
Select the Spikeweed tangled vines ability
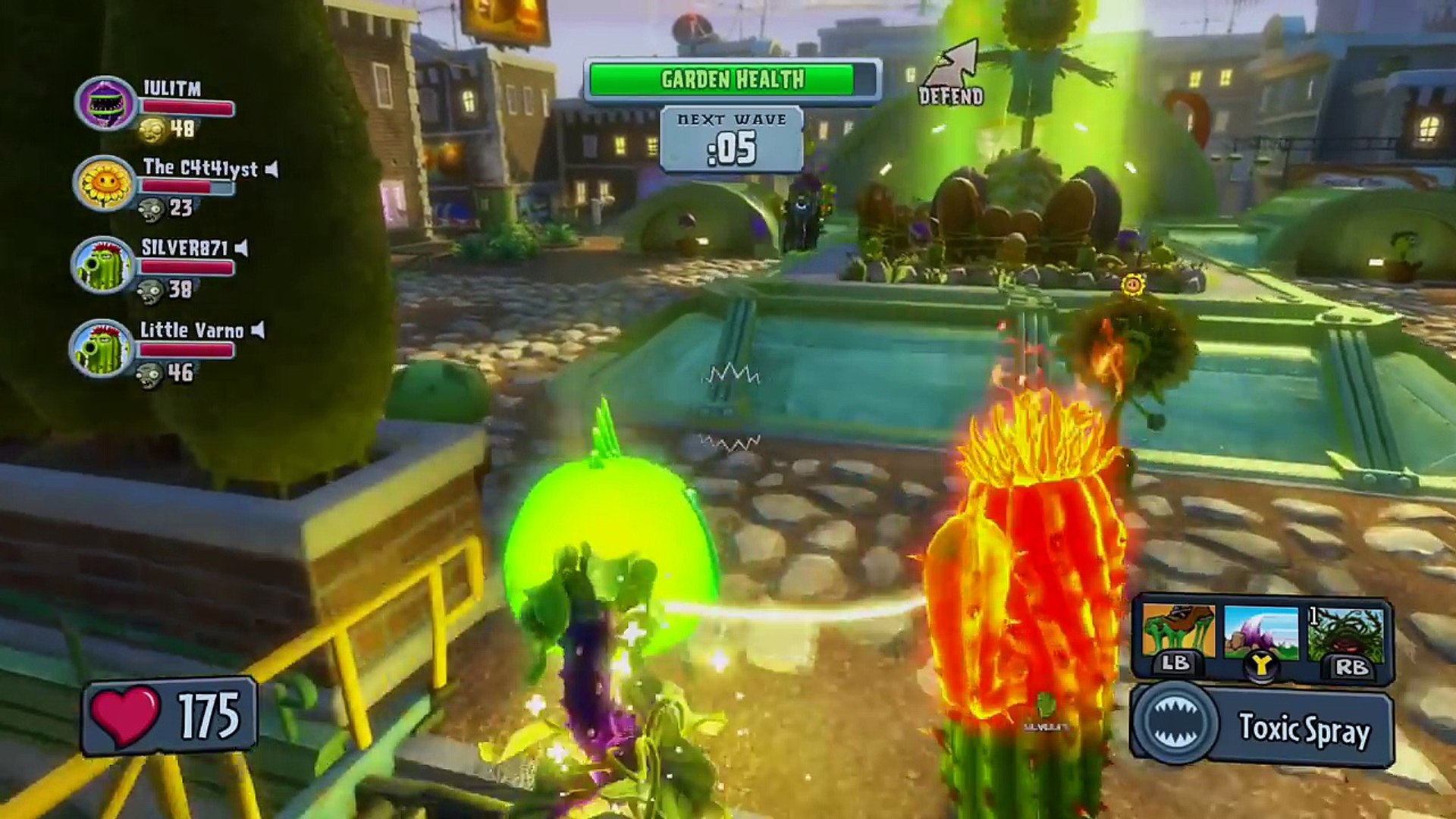(1345, 632)
